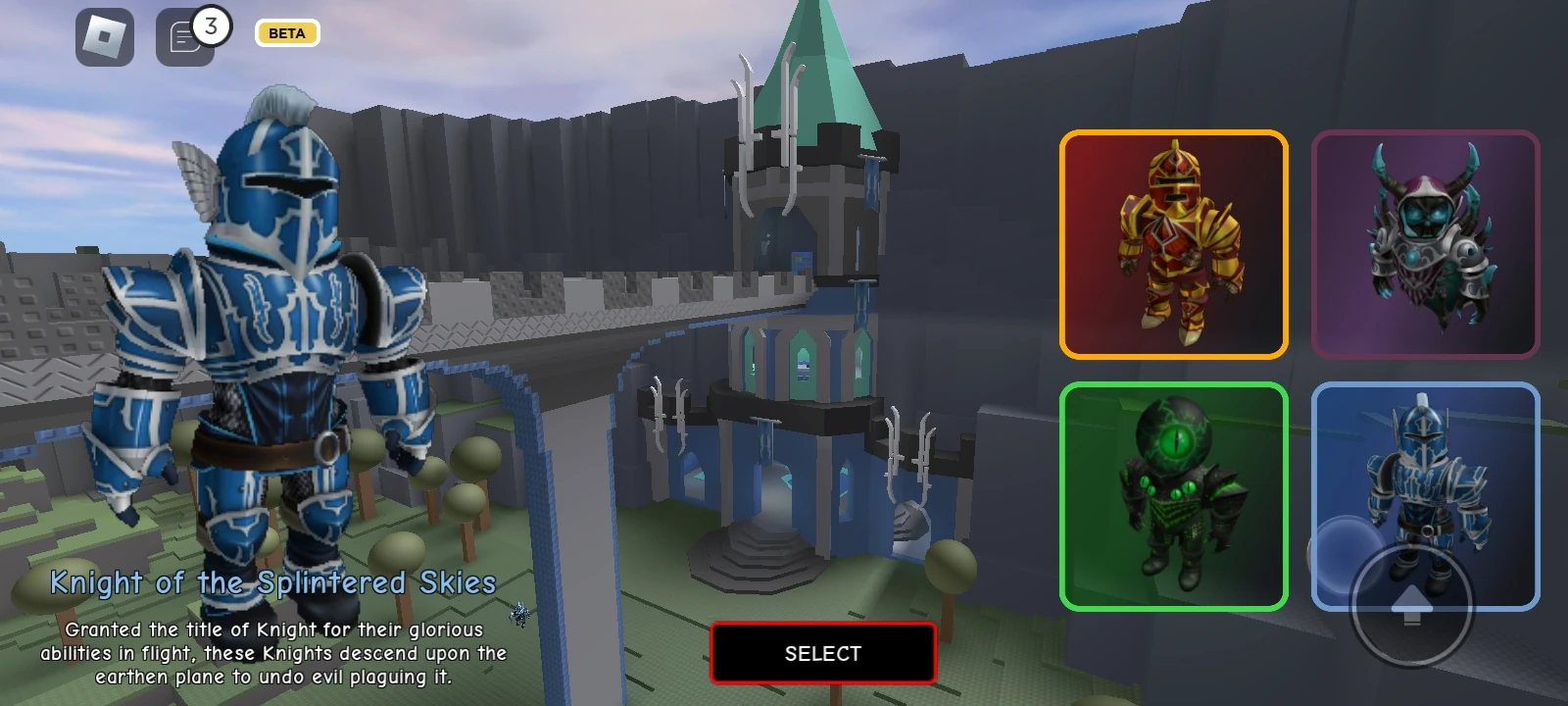Click the purple-outlined armor card frame
The image size is (1568, 706).
click(x=1427, y=243)
